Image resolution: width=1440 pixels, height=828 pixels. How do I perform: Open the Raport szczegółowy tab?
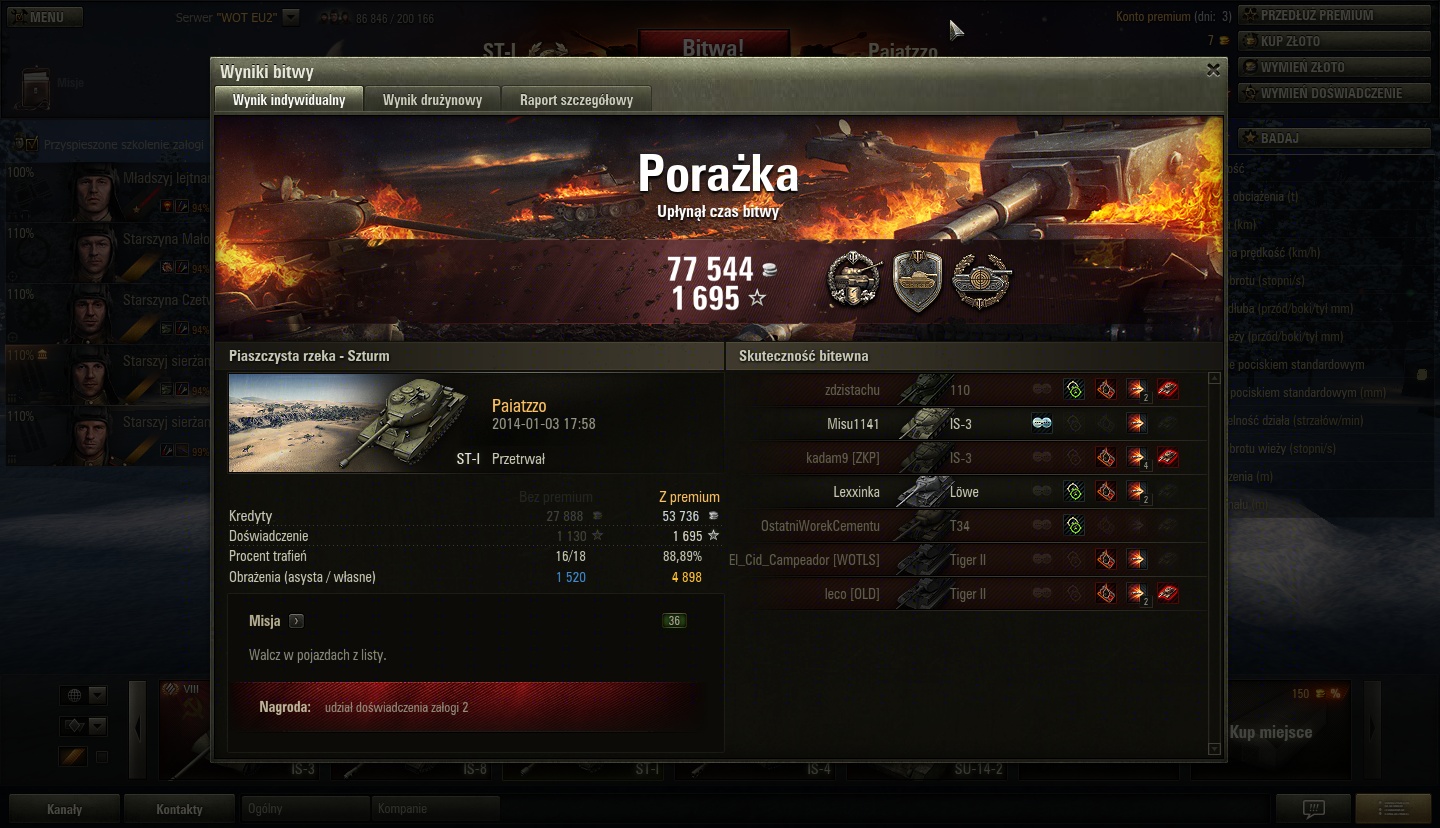[575, 100]
